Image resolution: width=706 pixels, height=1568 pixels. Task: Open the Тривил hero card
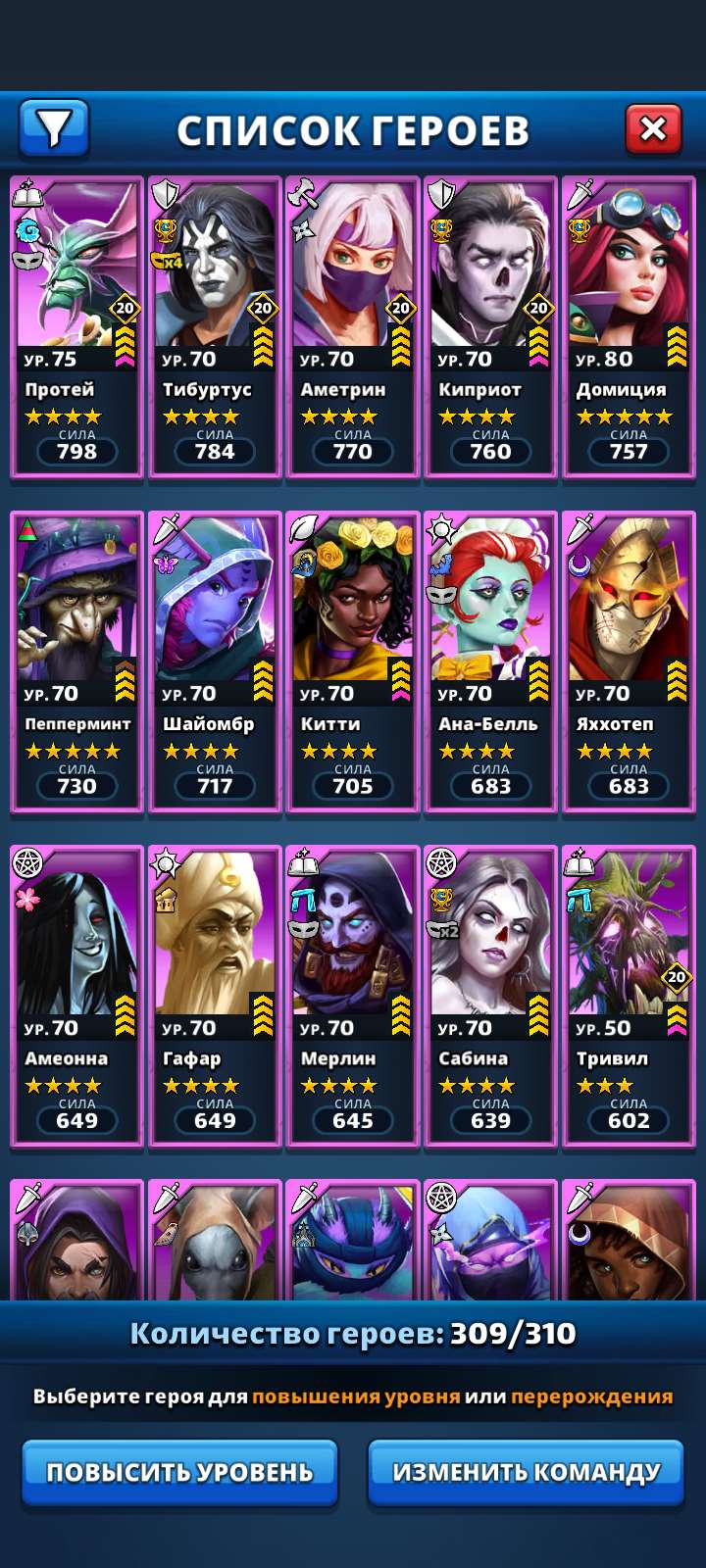pos(629,996)
